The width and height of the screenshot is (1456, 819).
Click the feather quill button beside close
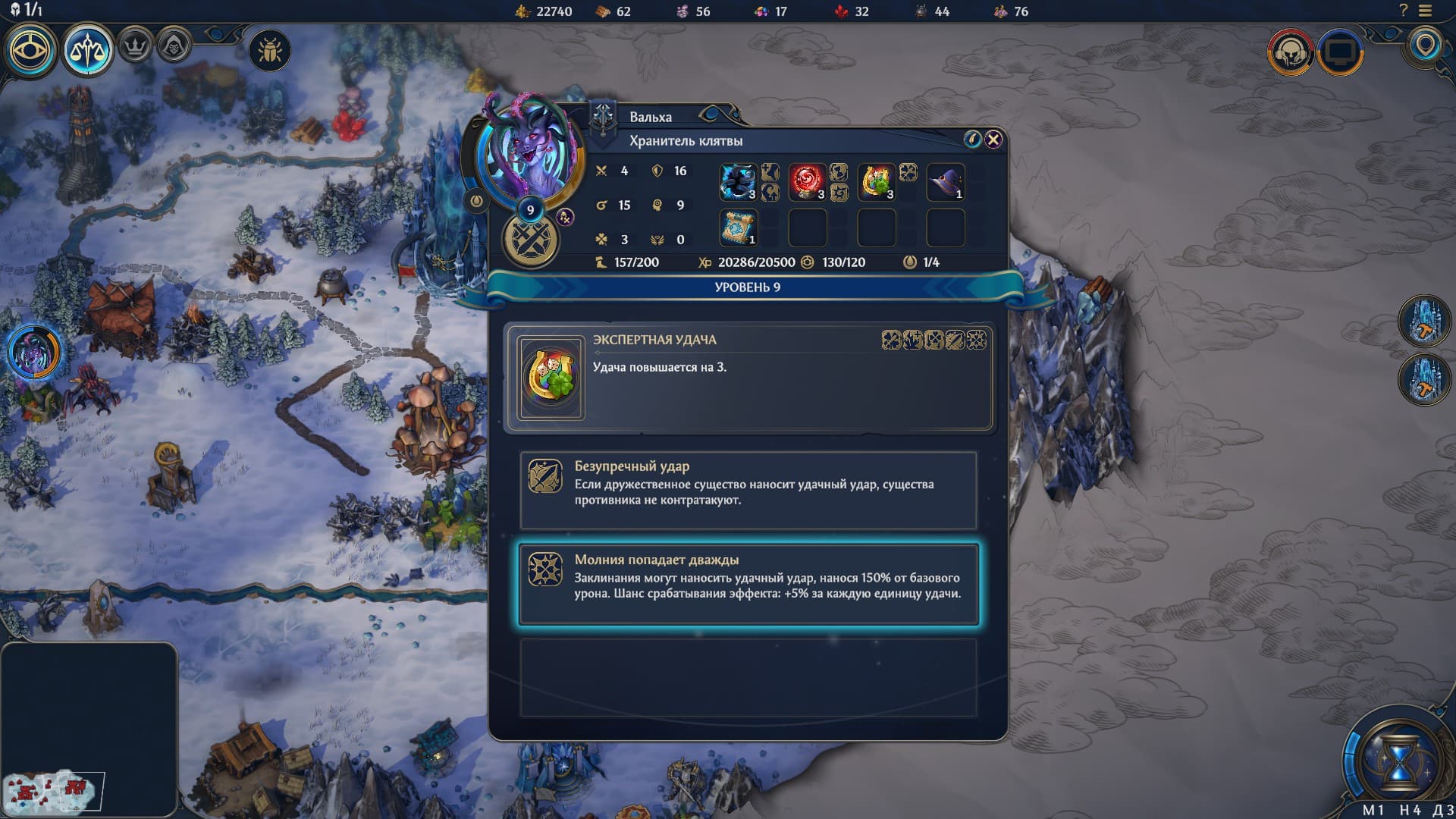click(x=972, y=139)
